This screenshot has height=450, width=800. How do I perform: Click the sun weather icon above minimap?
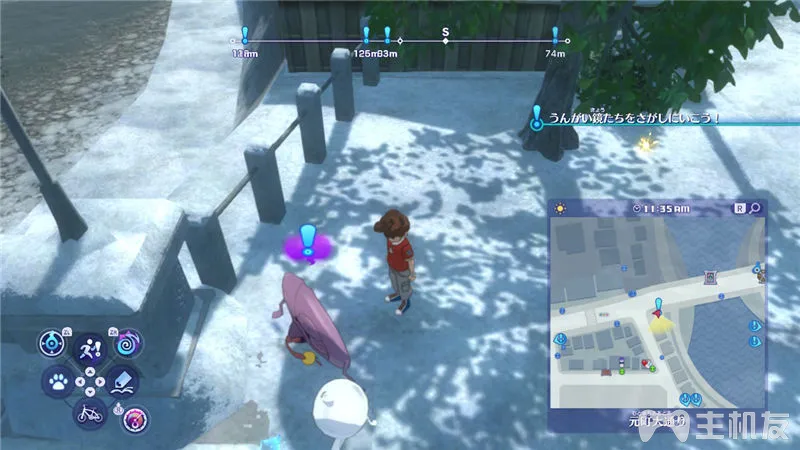point(559,208)
